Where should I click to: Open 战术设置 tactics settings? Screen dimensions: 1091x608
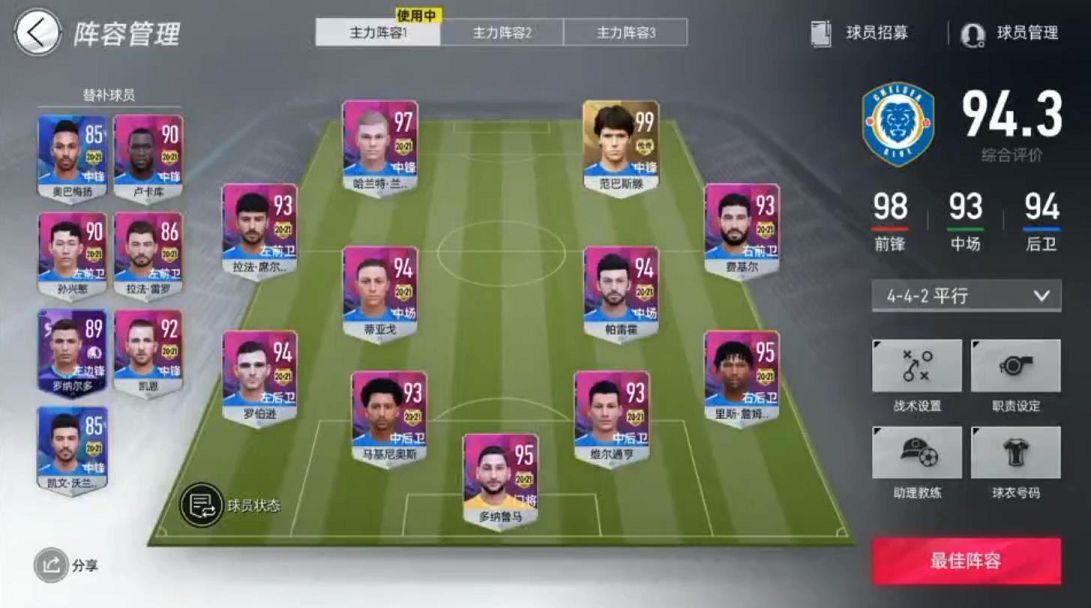coord(917,376)
